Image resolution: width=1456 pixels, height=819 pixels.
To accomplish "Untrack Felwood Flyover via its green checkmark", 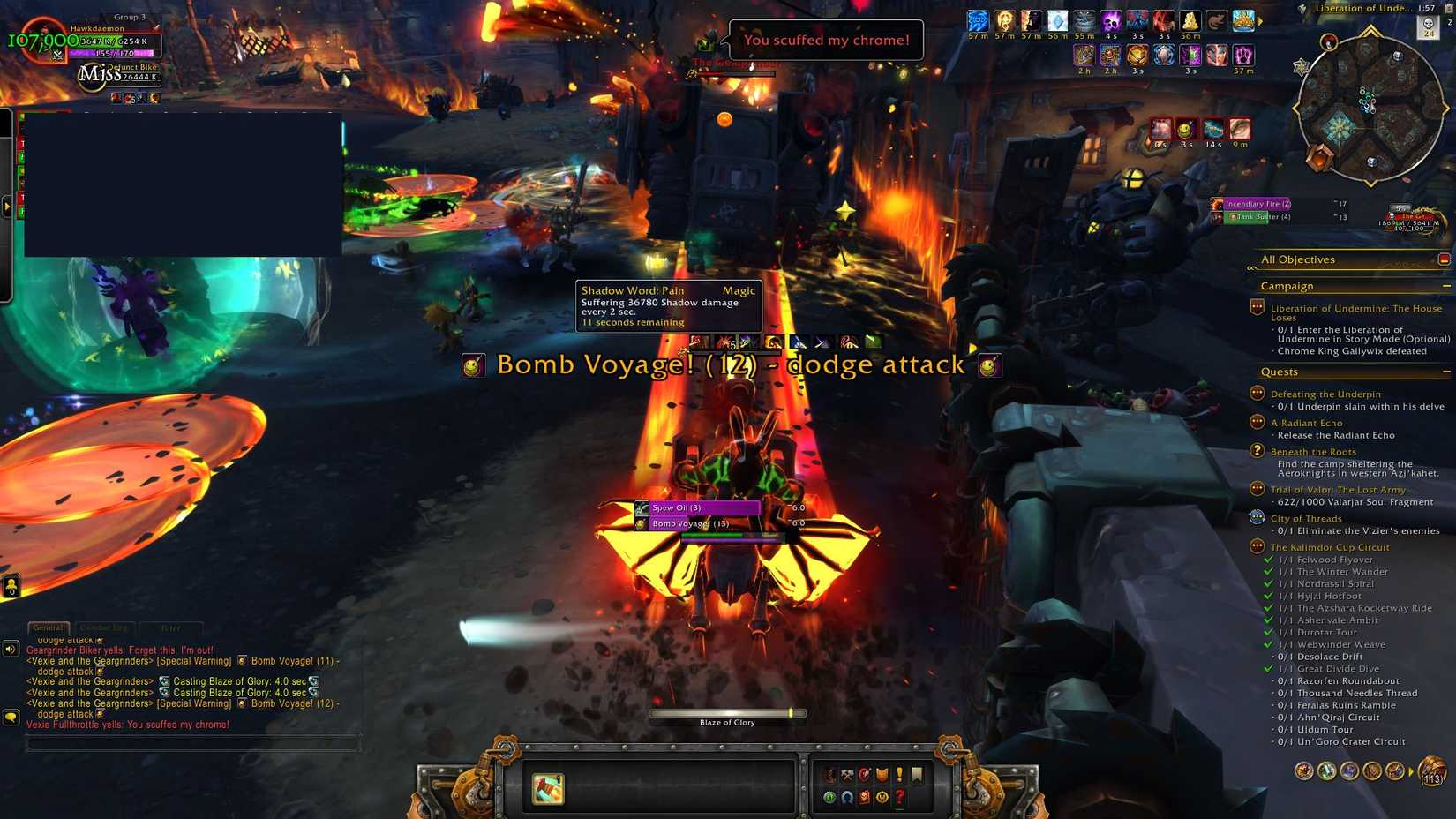I will (x=1269, y=559).
